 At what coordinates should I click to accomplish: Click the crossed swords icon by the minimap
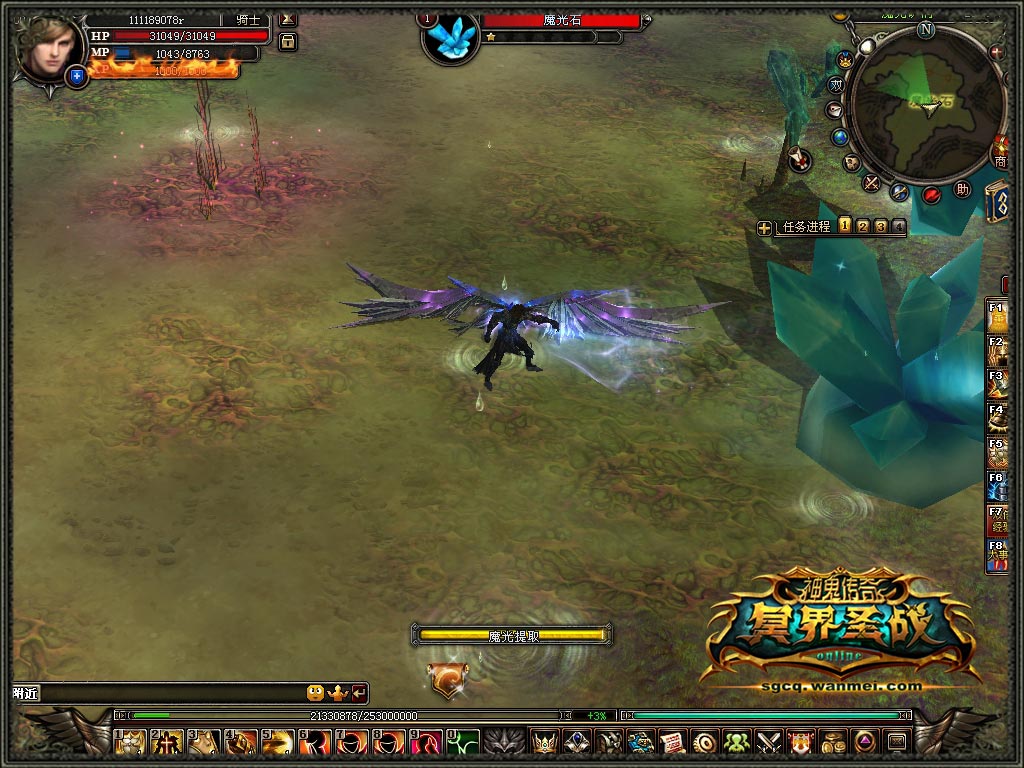pos(872,182)
